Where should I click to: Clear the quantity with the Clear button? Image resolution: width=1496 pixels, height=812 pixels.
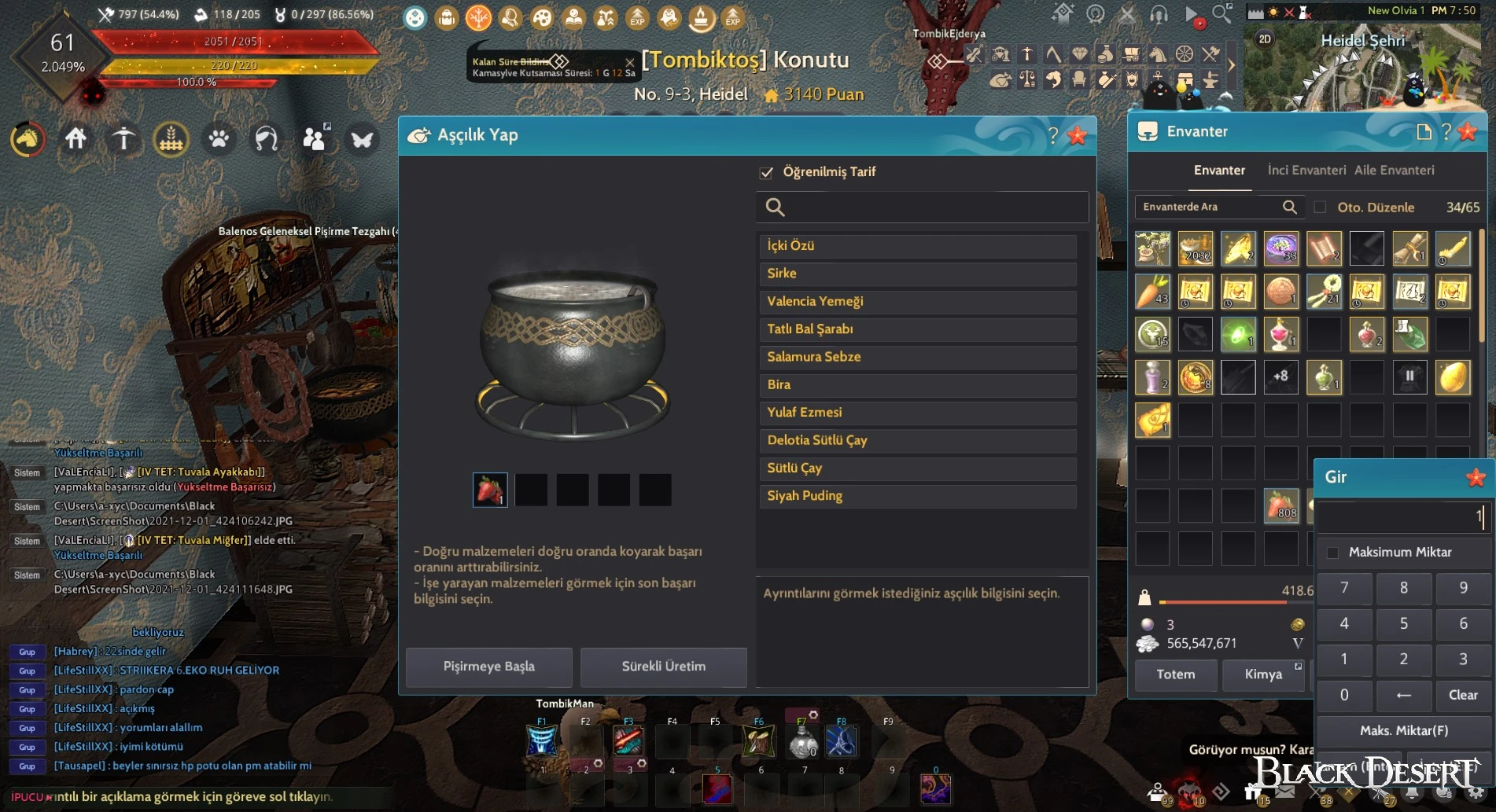click(x=1462, y=695)
